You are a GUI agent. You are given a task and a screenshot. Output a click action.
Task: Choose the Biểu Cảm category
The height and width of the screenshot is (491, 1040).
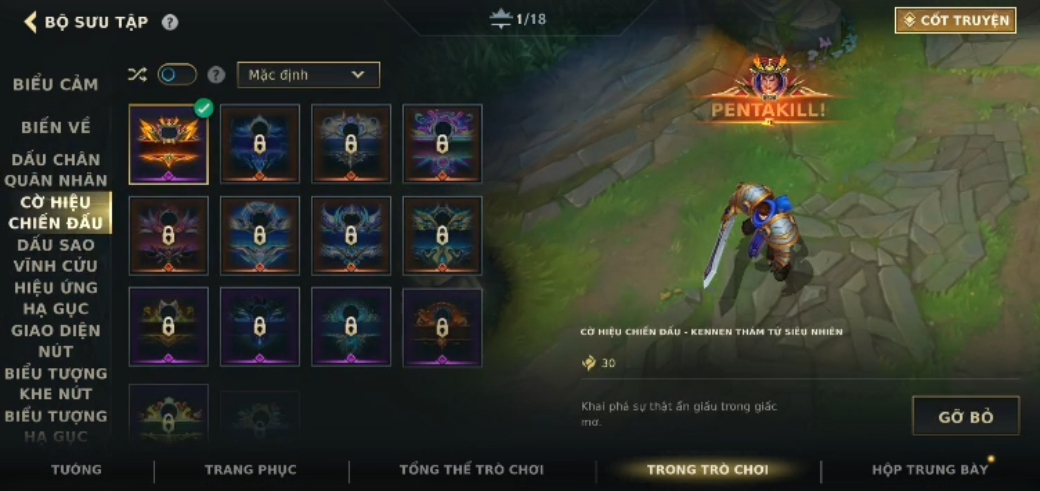coord(56,85)
